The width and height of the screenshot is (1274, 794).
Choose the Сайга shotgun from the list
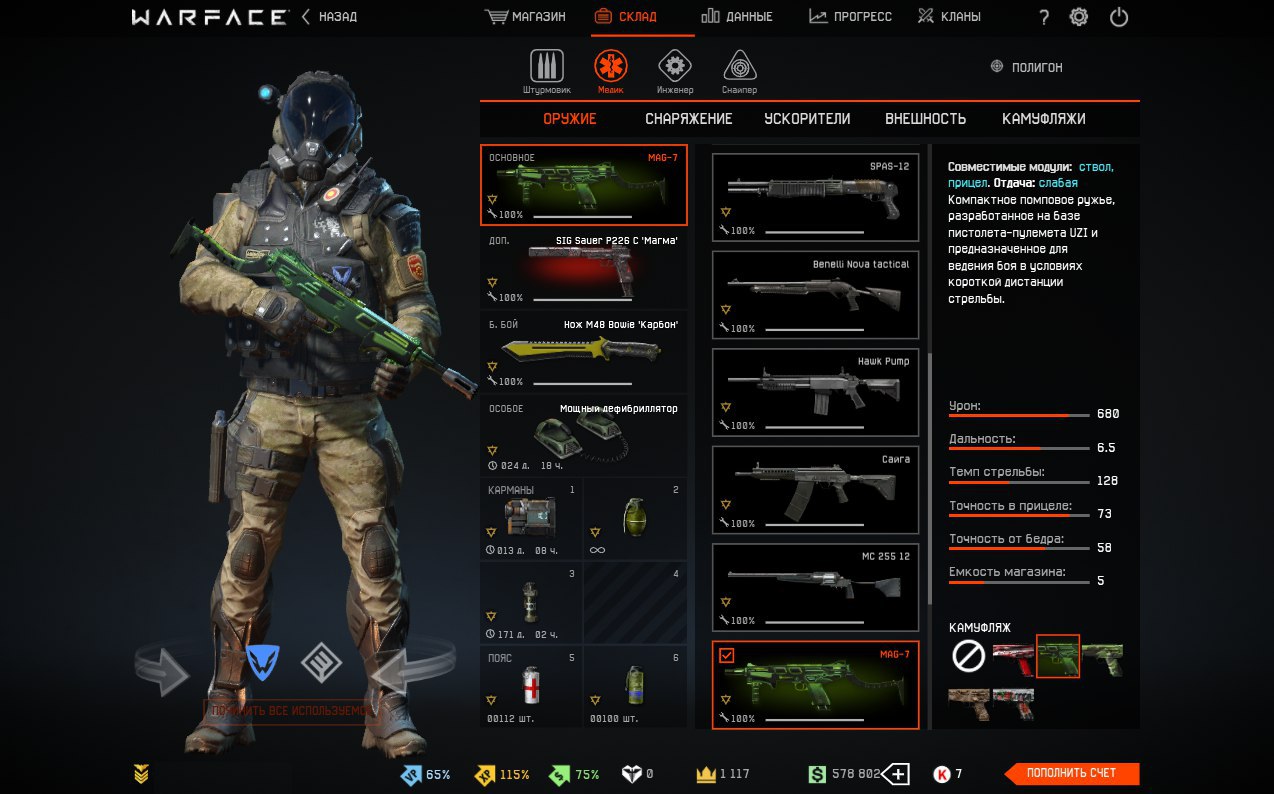point(815,490)
